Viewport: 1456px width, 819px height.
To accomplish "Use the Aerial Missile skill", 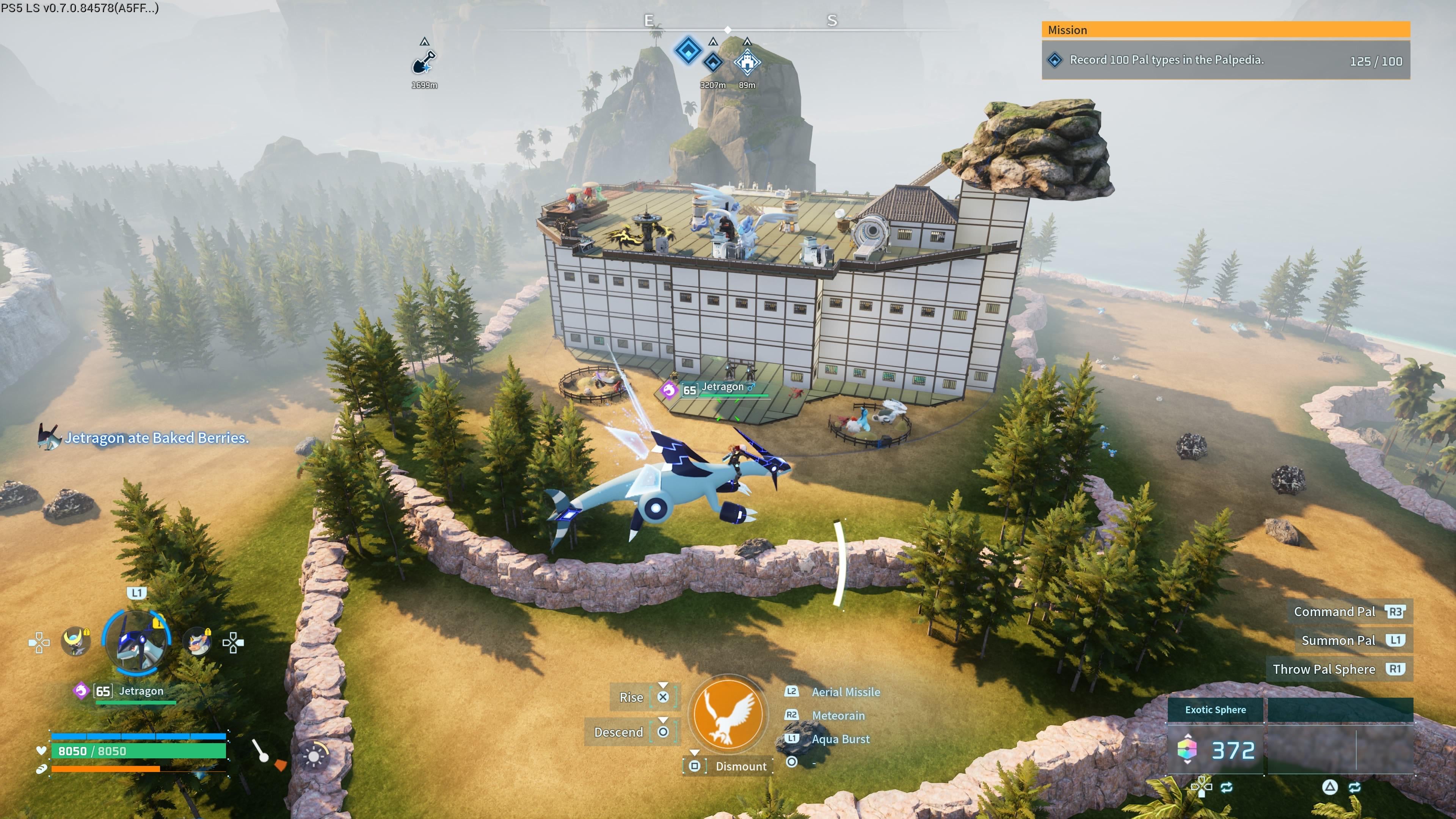I will (x=845, y=692).
